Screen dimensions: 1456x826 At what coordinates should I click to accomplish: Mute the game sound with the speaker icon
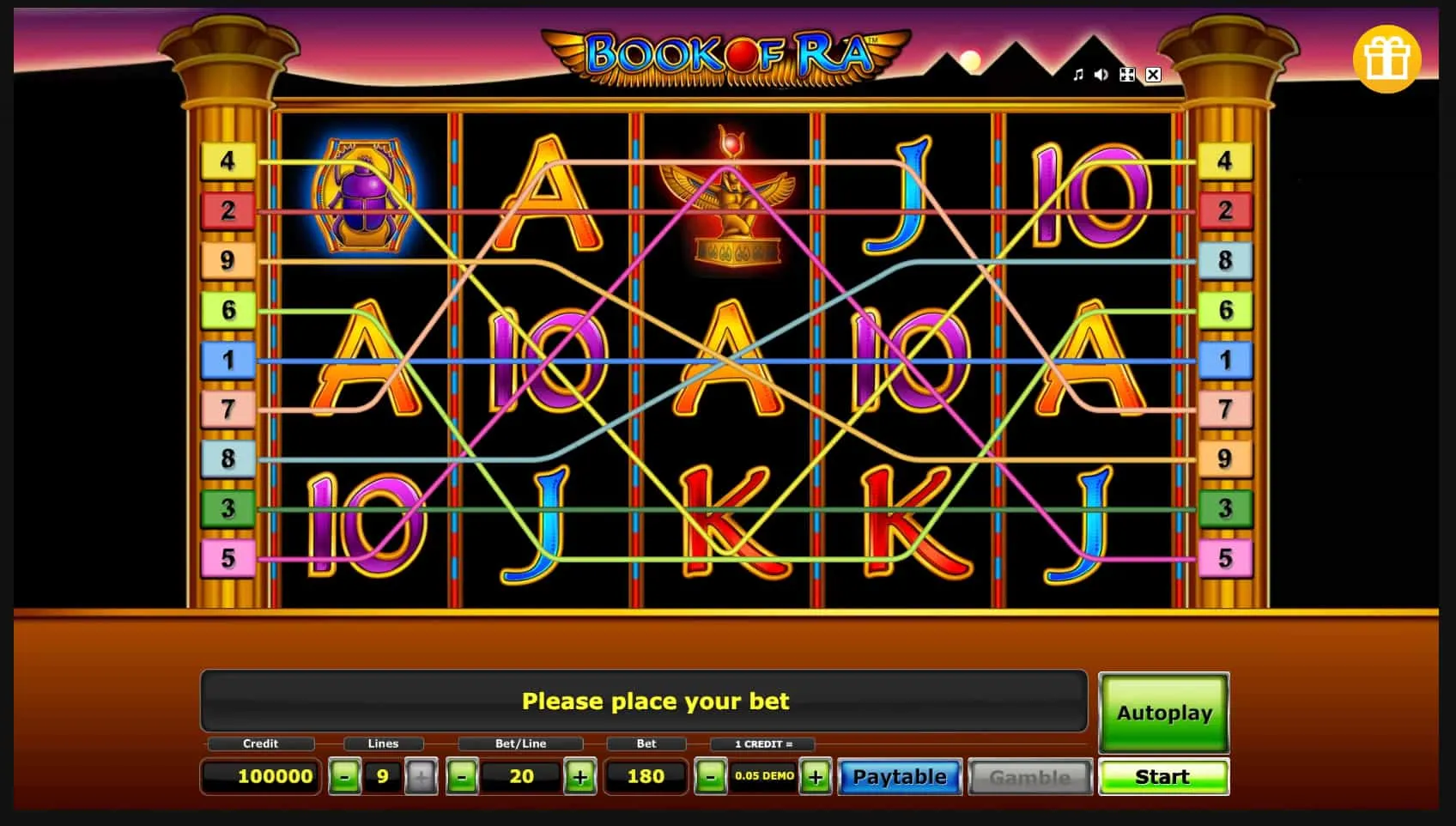(1101, 75)
